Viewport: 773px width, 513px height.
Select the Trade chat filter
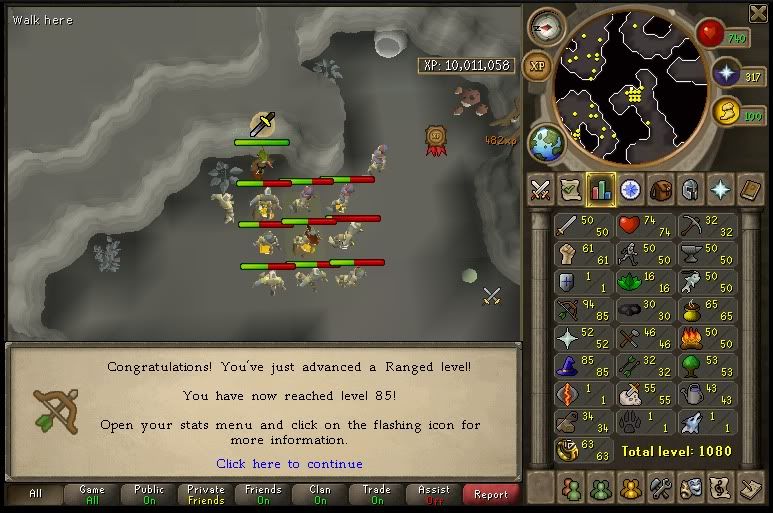377,494
